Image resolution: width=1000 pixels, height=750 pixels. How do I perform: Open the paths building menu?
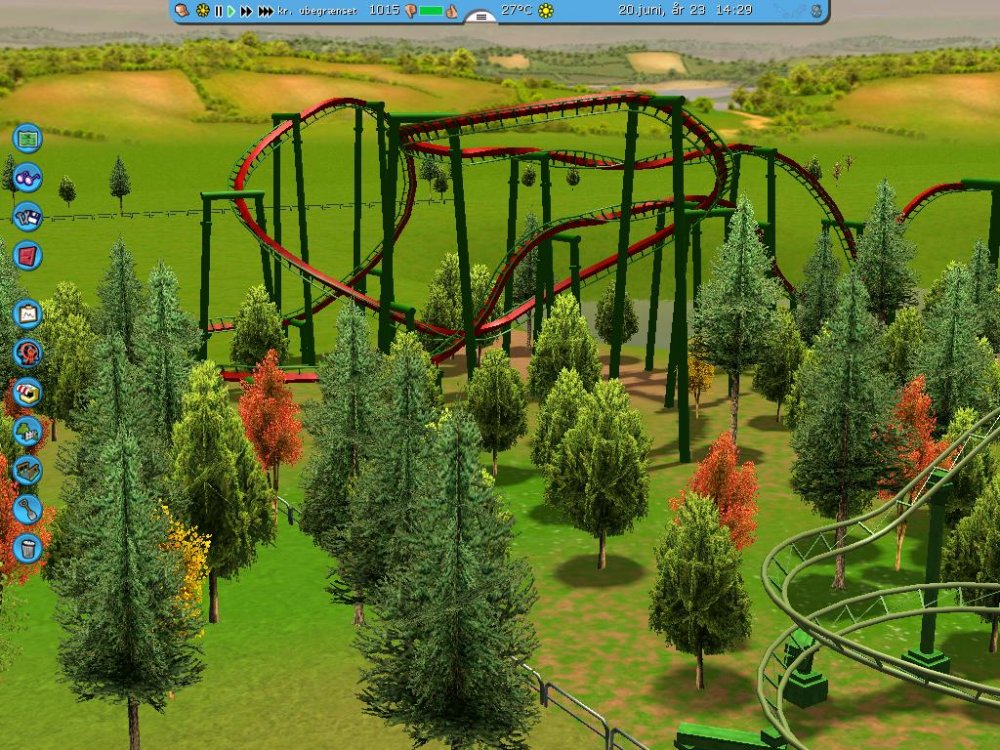pyautogui.click(x=27, y=470)
